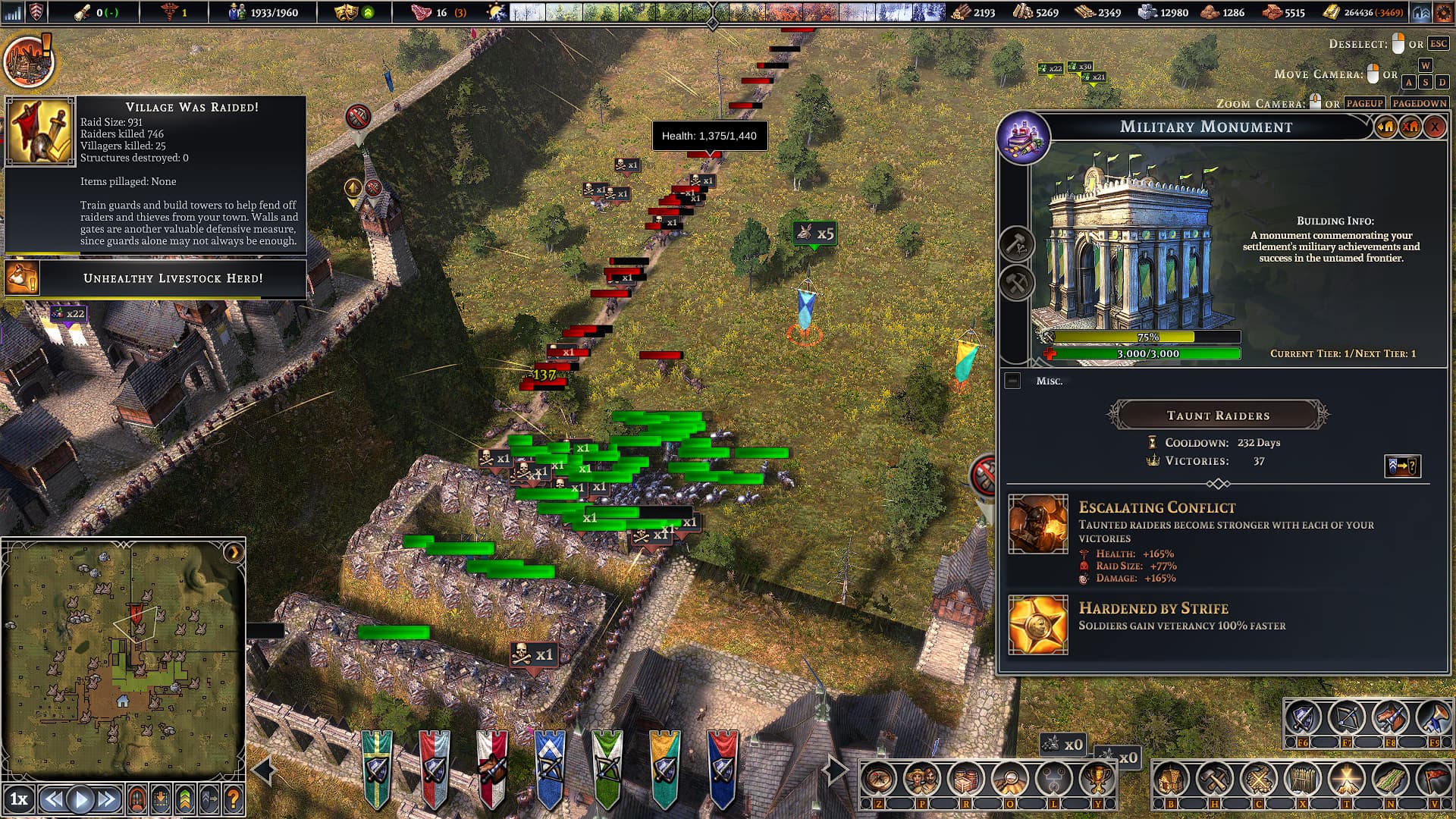1456x819 pixels.
Task: Close the Military Monument panel
Action: 1434,127
